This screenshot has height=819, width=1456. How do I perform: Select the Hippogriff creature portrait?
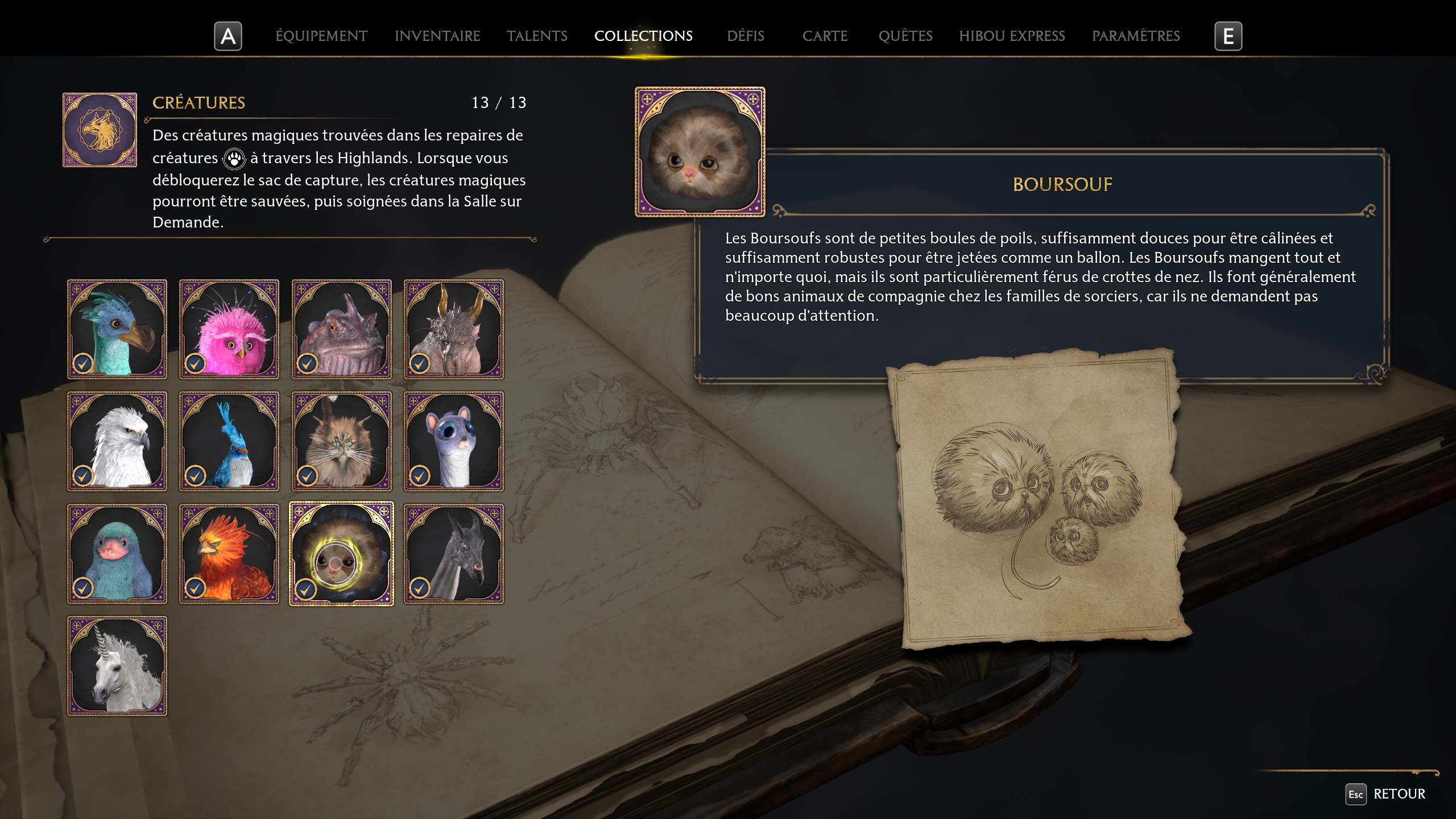[x=117, y=441]
